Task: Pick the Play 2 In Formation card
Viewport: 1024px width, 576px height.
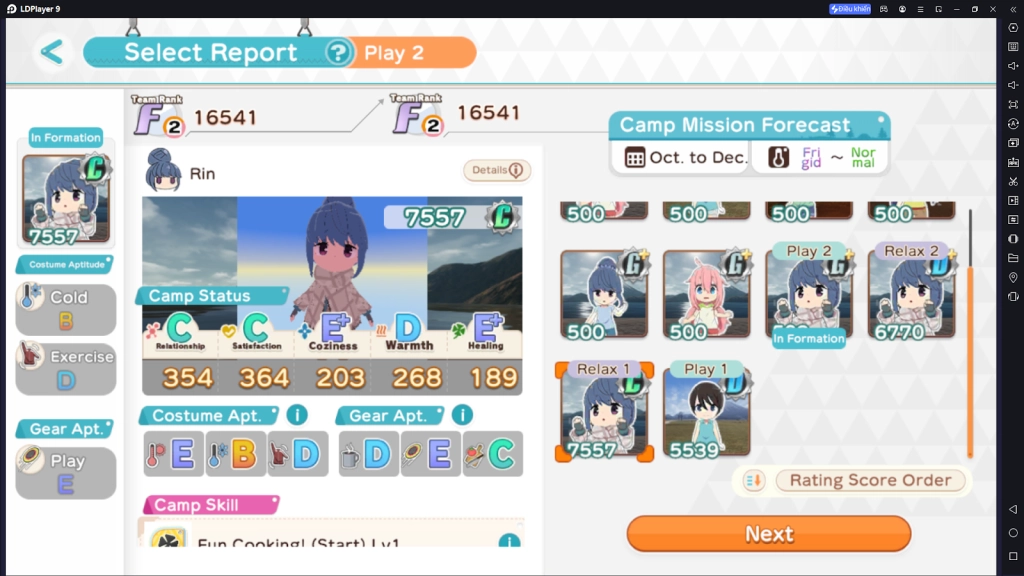Action: pos(808,295)
